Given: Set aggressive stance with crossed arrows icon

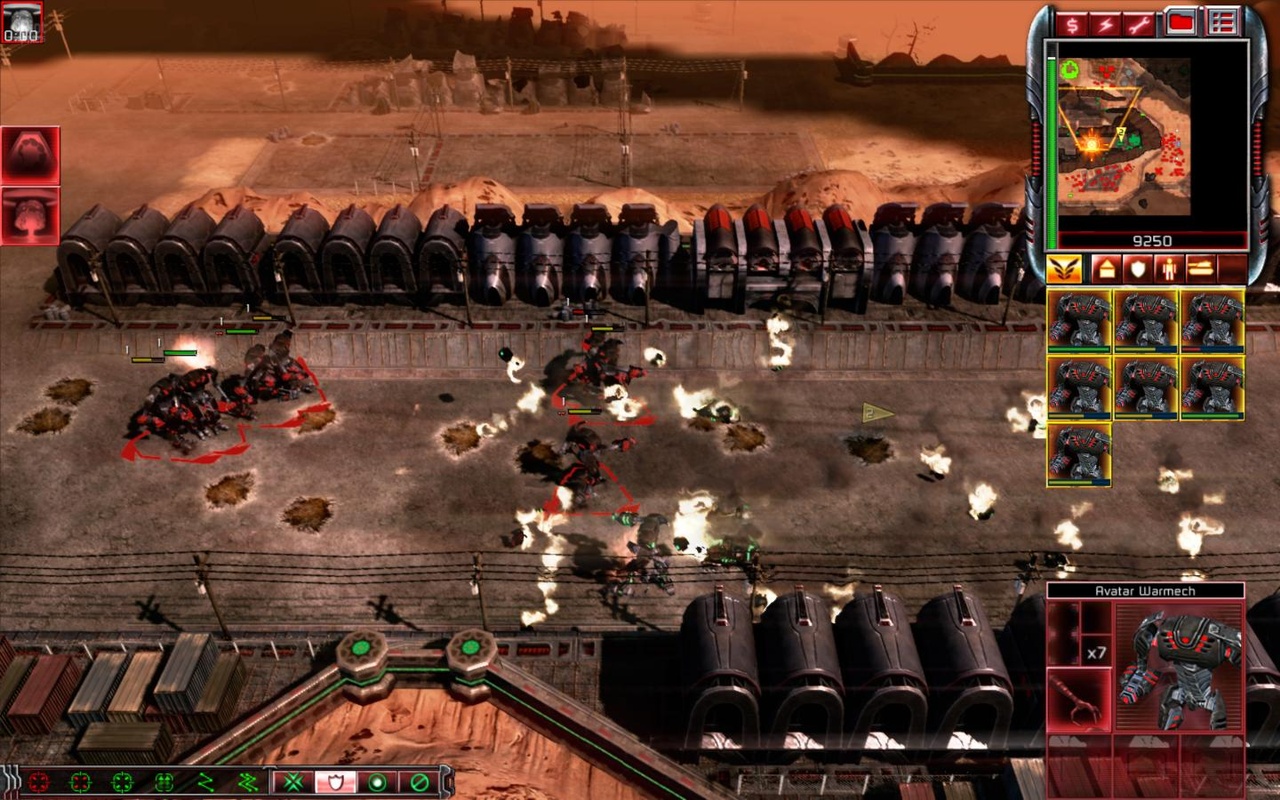Looking at the screenshot, I should click(292, 782).
